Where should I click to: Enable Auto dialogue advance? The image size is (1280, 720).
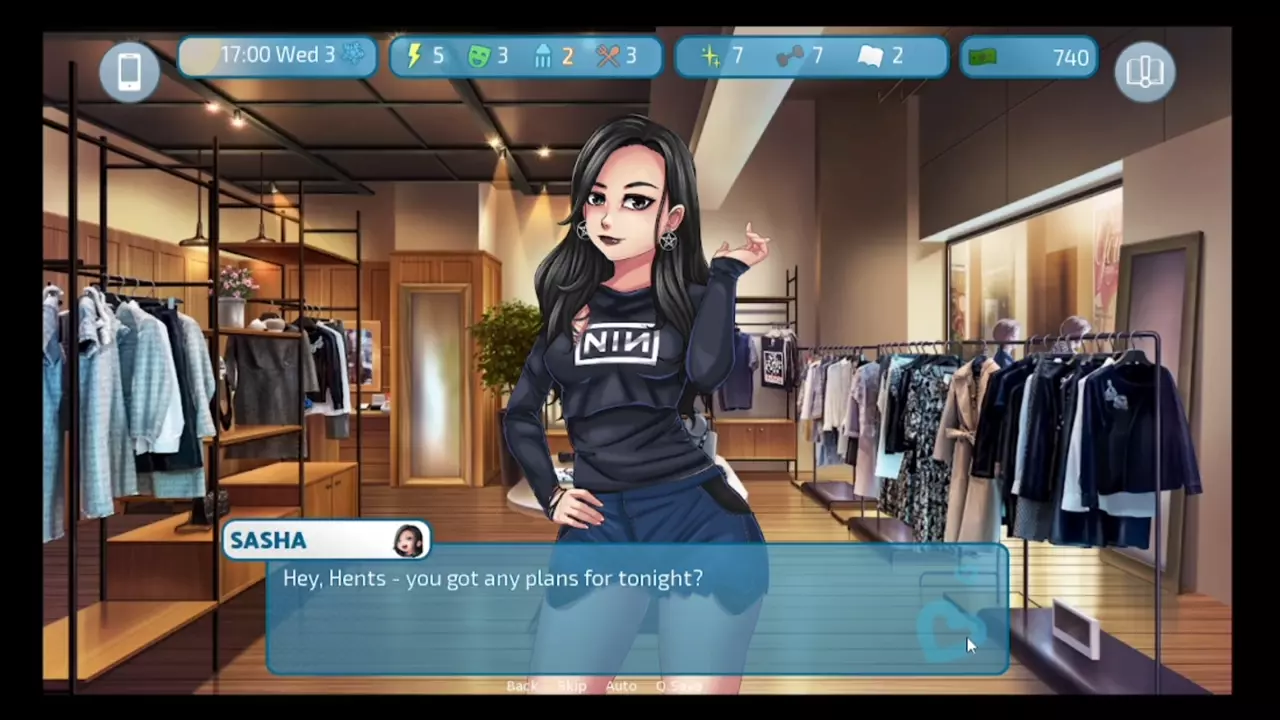(x=621, y=686)
